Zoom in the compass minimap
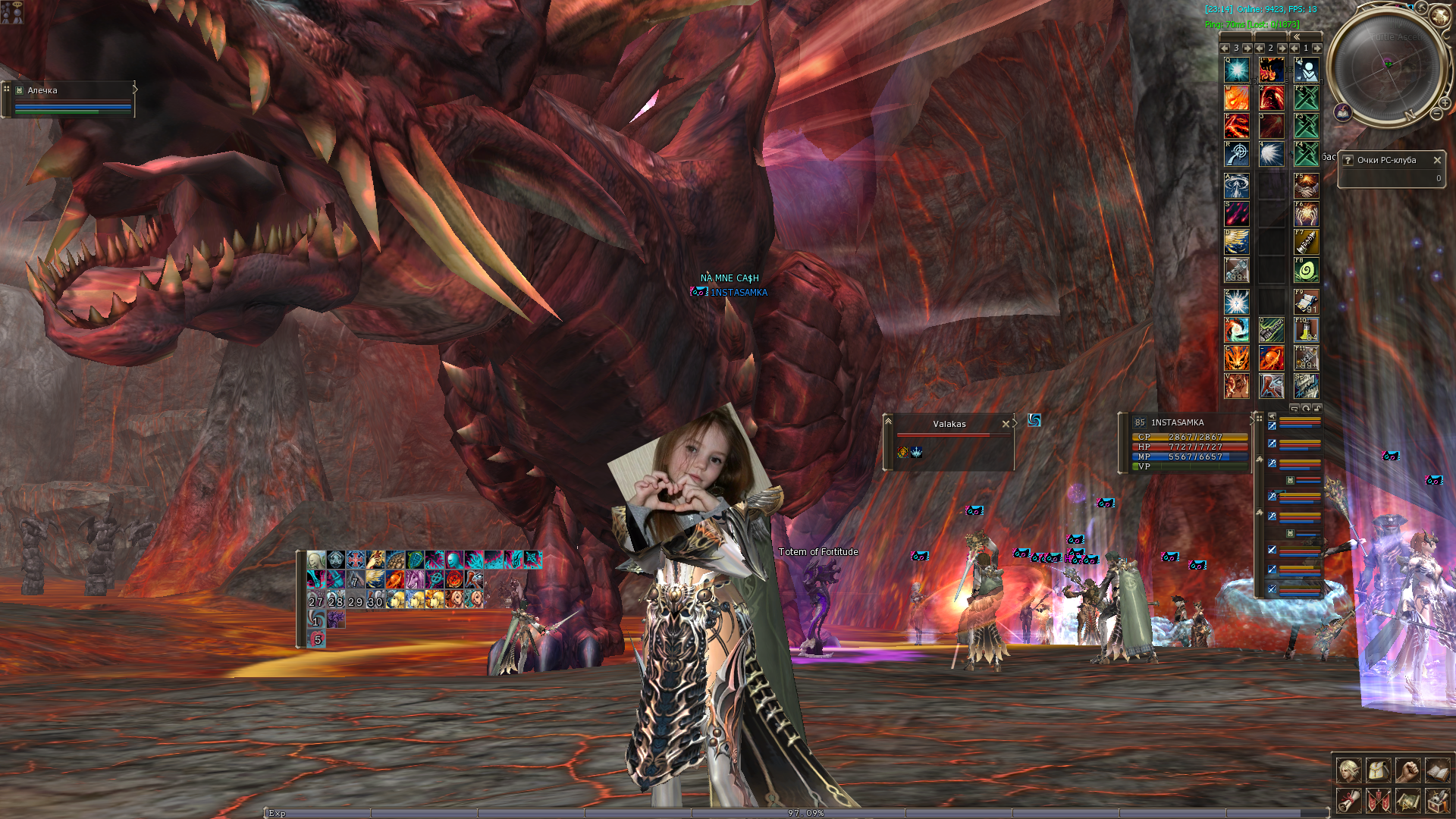The image size is (1456, 819). coord(1445,102)
